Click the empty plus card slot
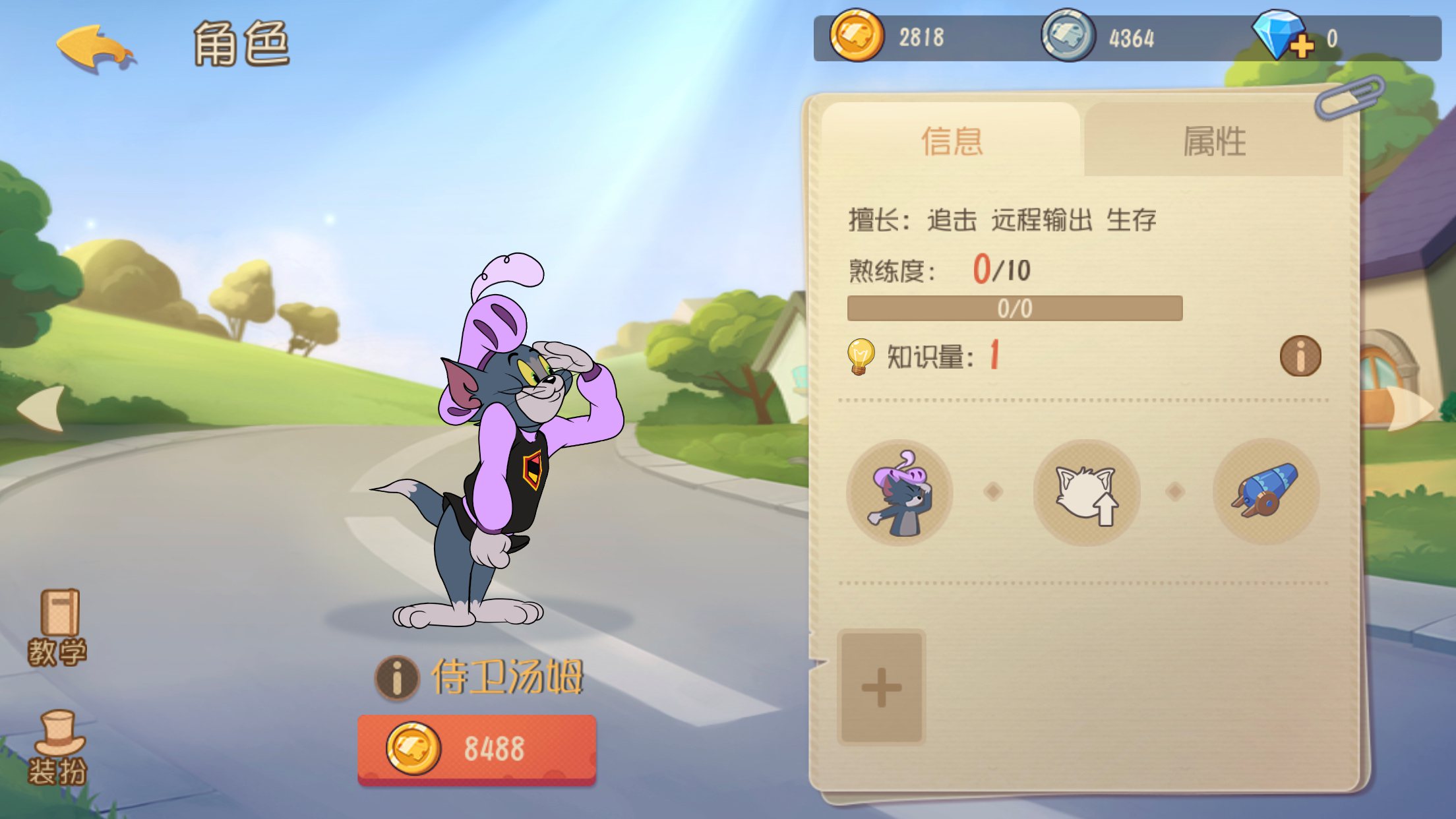The width and height of the screenshot is (1456, 819). pos(882,687)
